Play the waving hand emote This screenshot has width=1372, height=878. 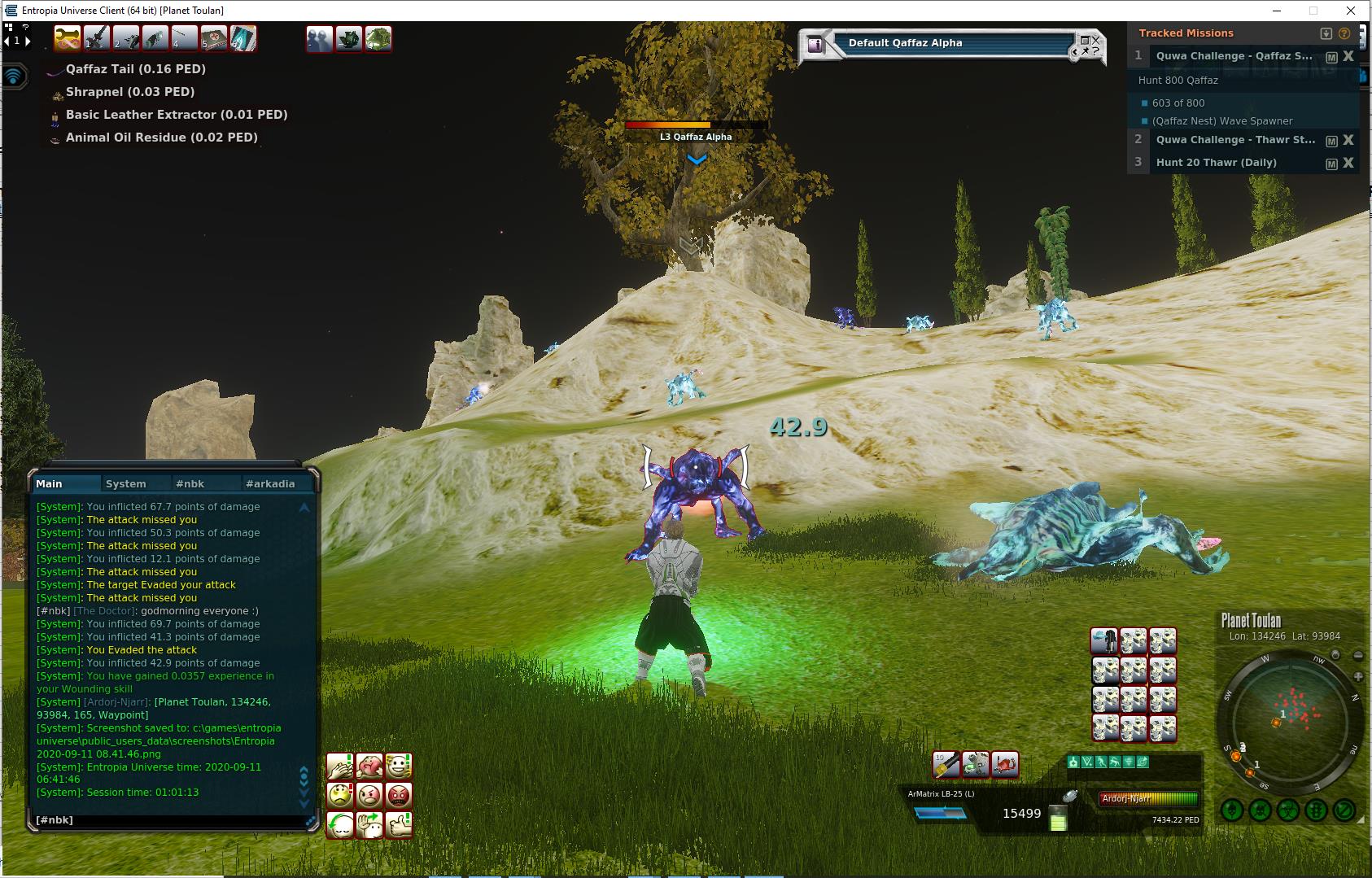369,825
